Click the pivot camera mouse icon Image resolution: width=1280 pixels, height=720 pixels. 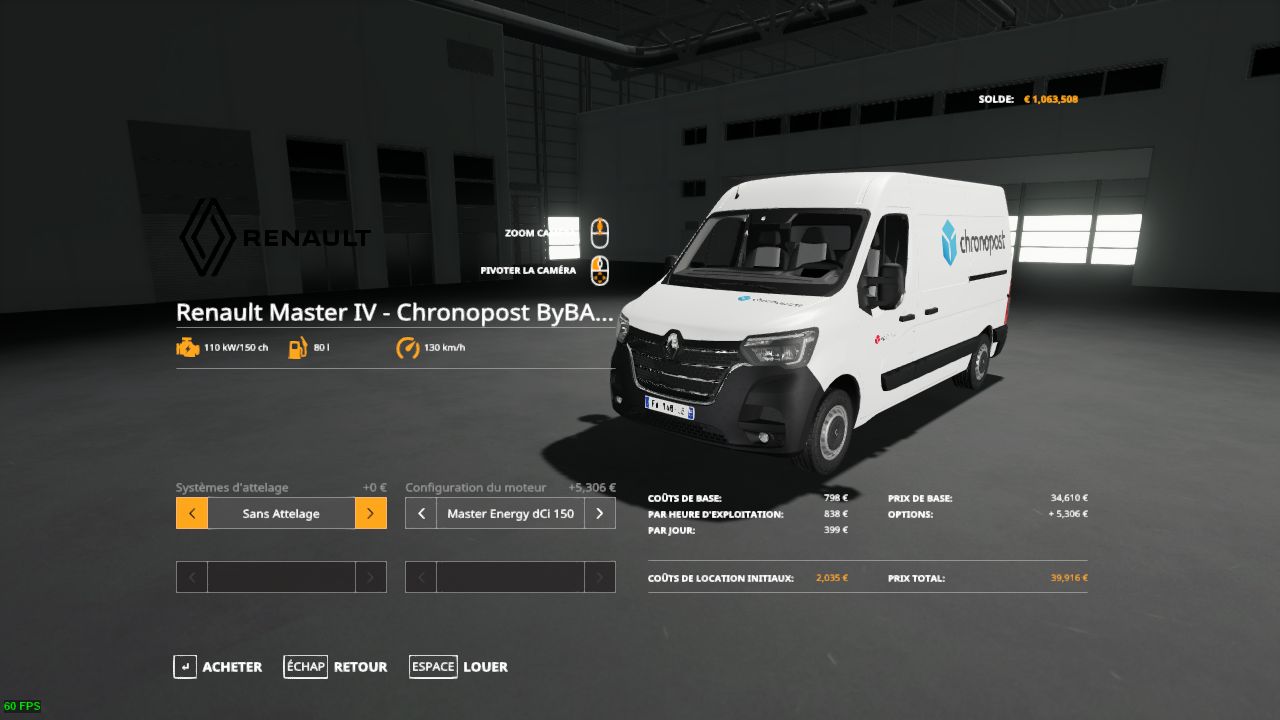coord(599,268)
